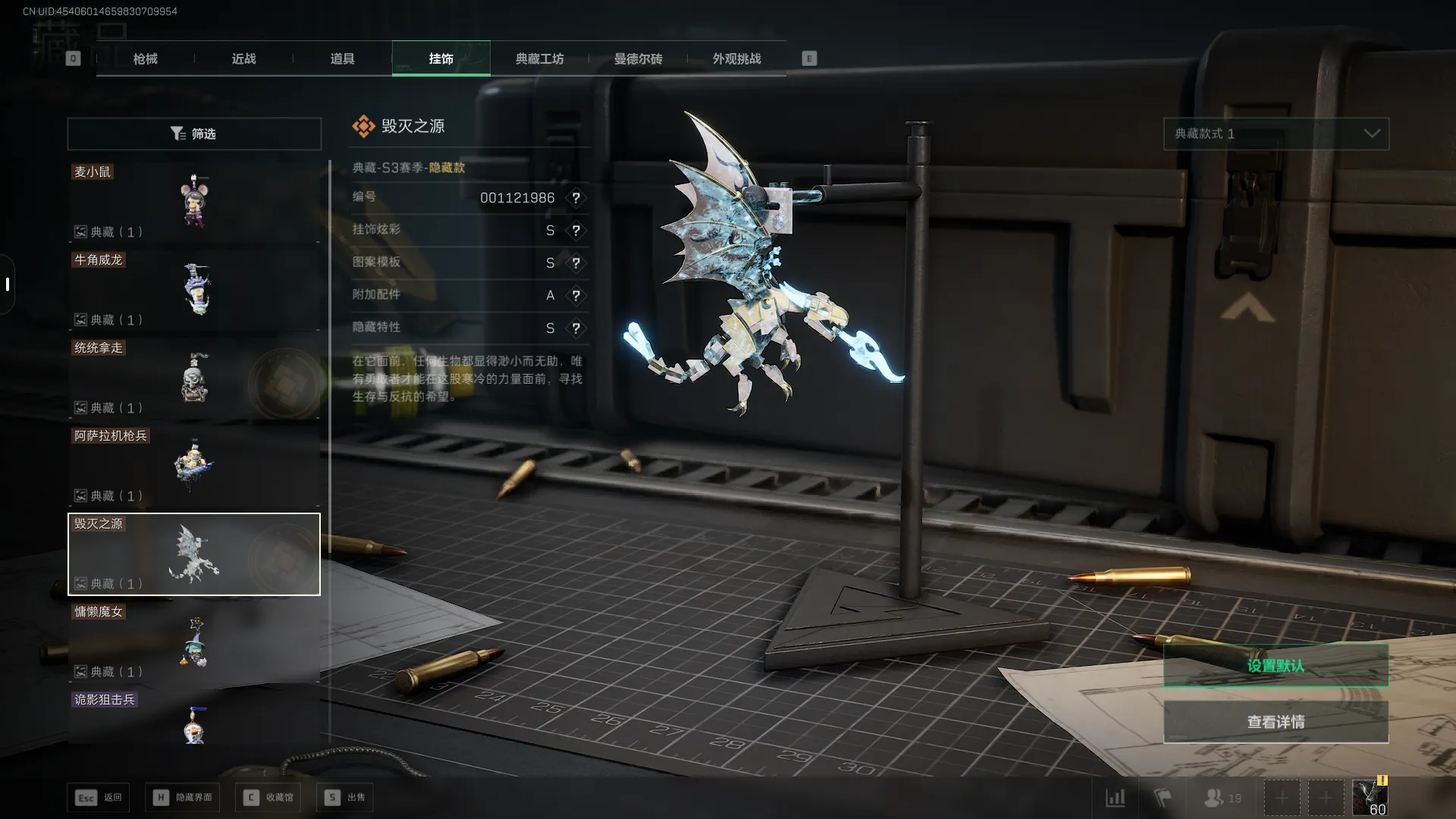Select the 麦小鼠 charm entry

click(x=194, y=202)
